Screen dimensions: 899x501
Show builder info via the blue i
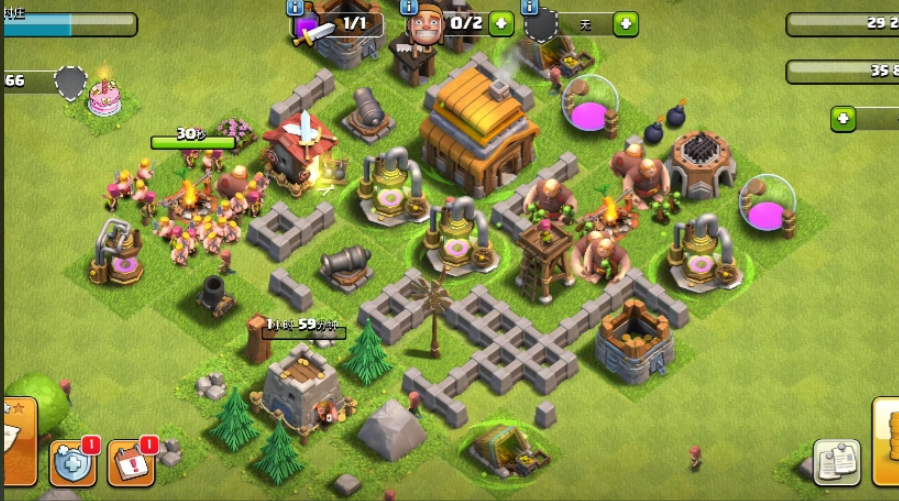[409, 7]
